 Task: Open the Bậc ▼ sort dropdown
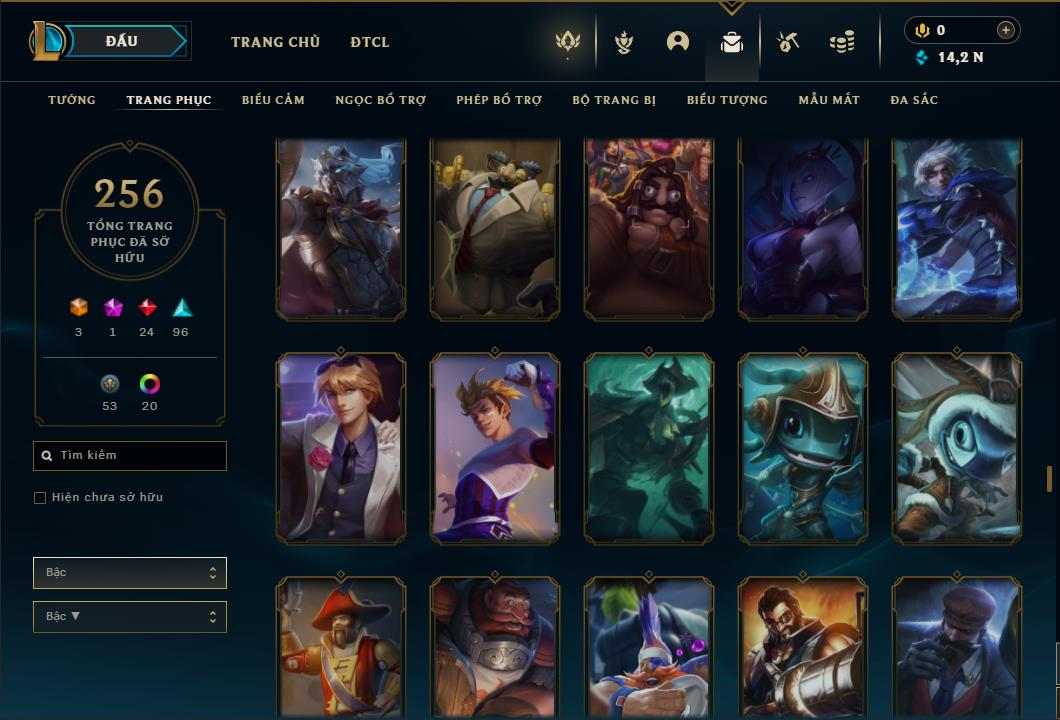(130, 617)
